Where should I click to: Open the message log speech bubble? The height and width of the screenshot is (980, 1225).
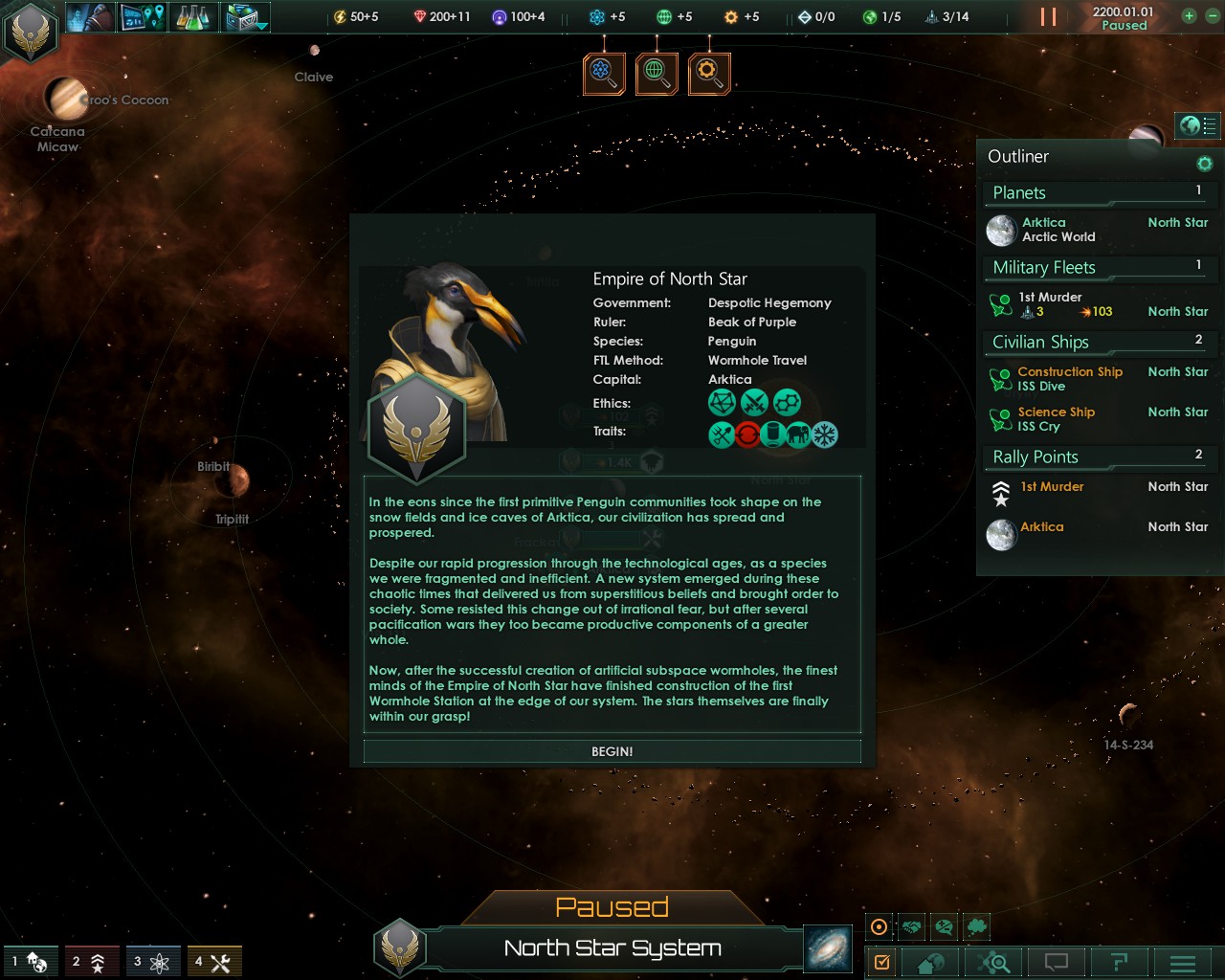tap(1055, 964)
